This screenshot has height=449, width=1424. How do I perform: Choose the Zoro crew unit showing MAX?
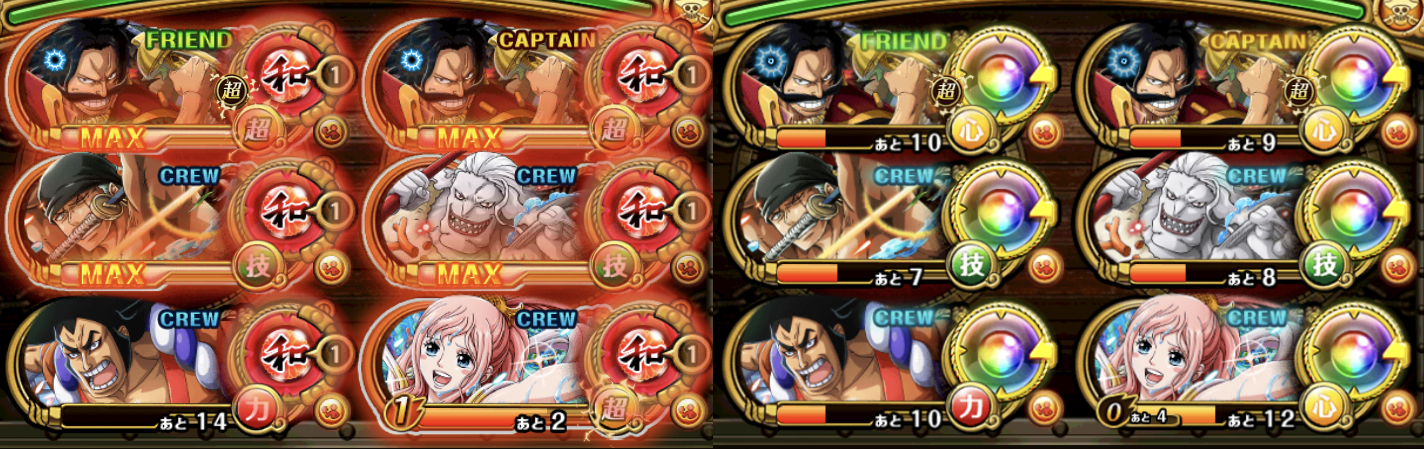point(120,220)
